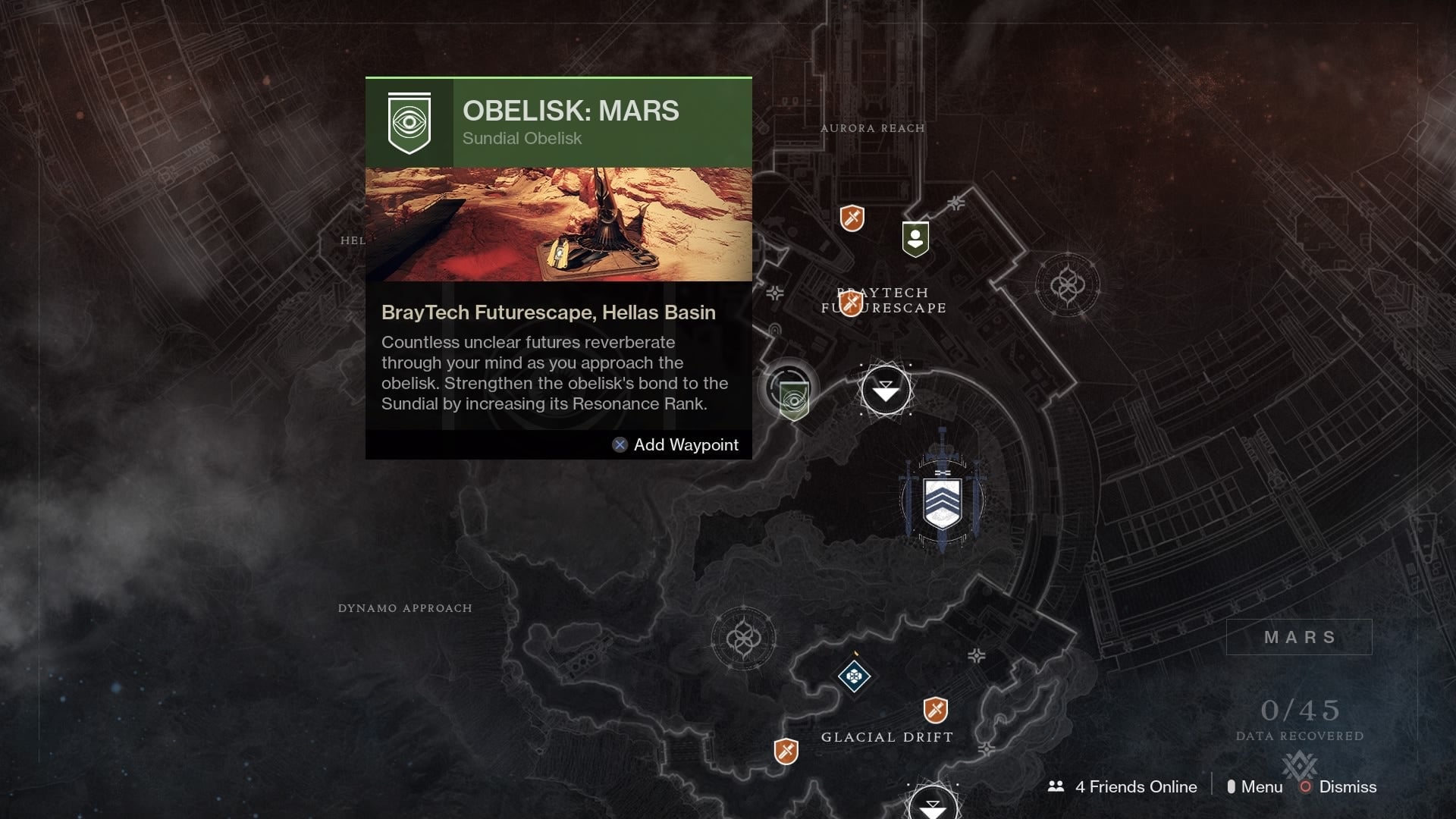The height and width of the screenshot is (819, 1456).
Task: Dismiss the map screen
Action: pyautogui.click(x=1338, y=787)
